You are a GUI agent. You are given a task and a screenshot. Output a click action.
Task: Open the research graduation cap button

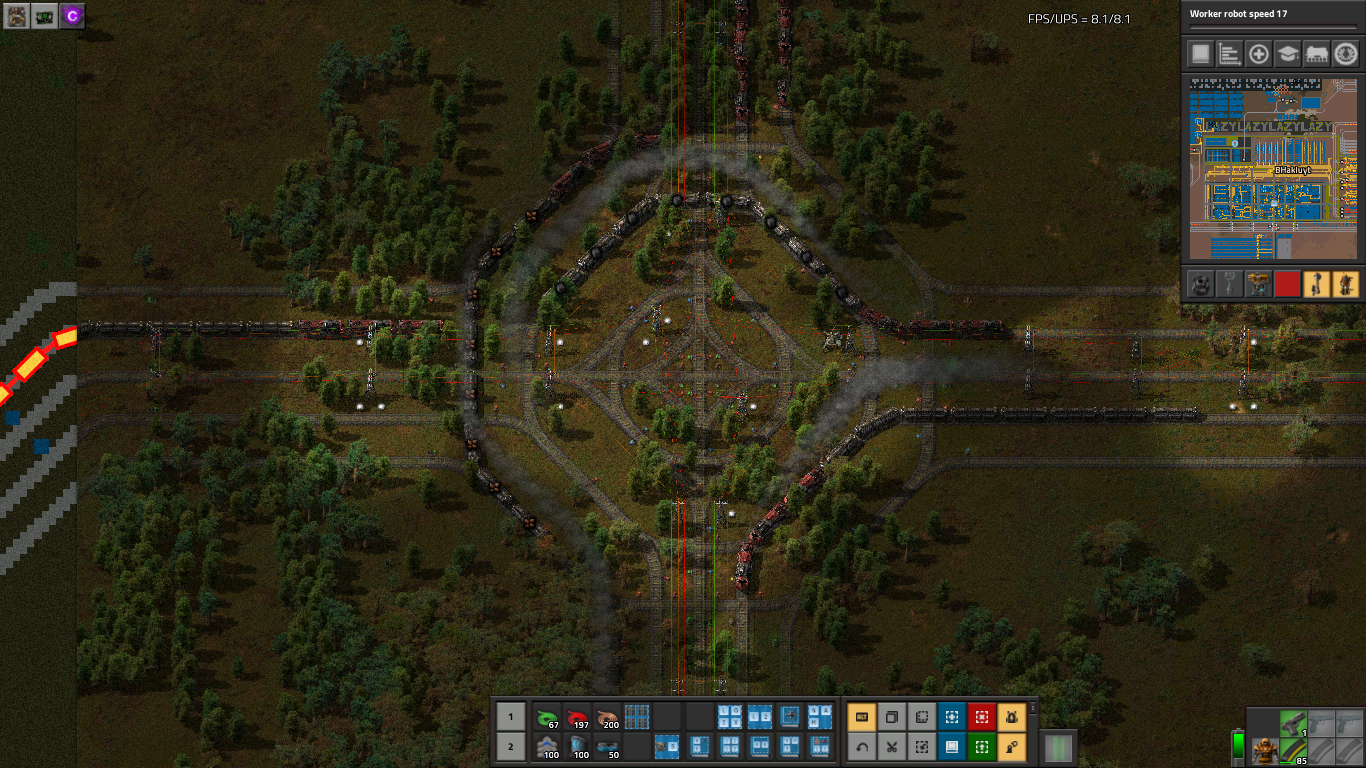pos(1288,54)
